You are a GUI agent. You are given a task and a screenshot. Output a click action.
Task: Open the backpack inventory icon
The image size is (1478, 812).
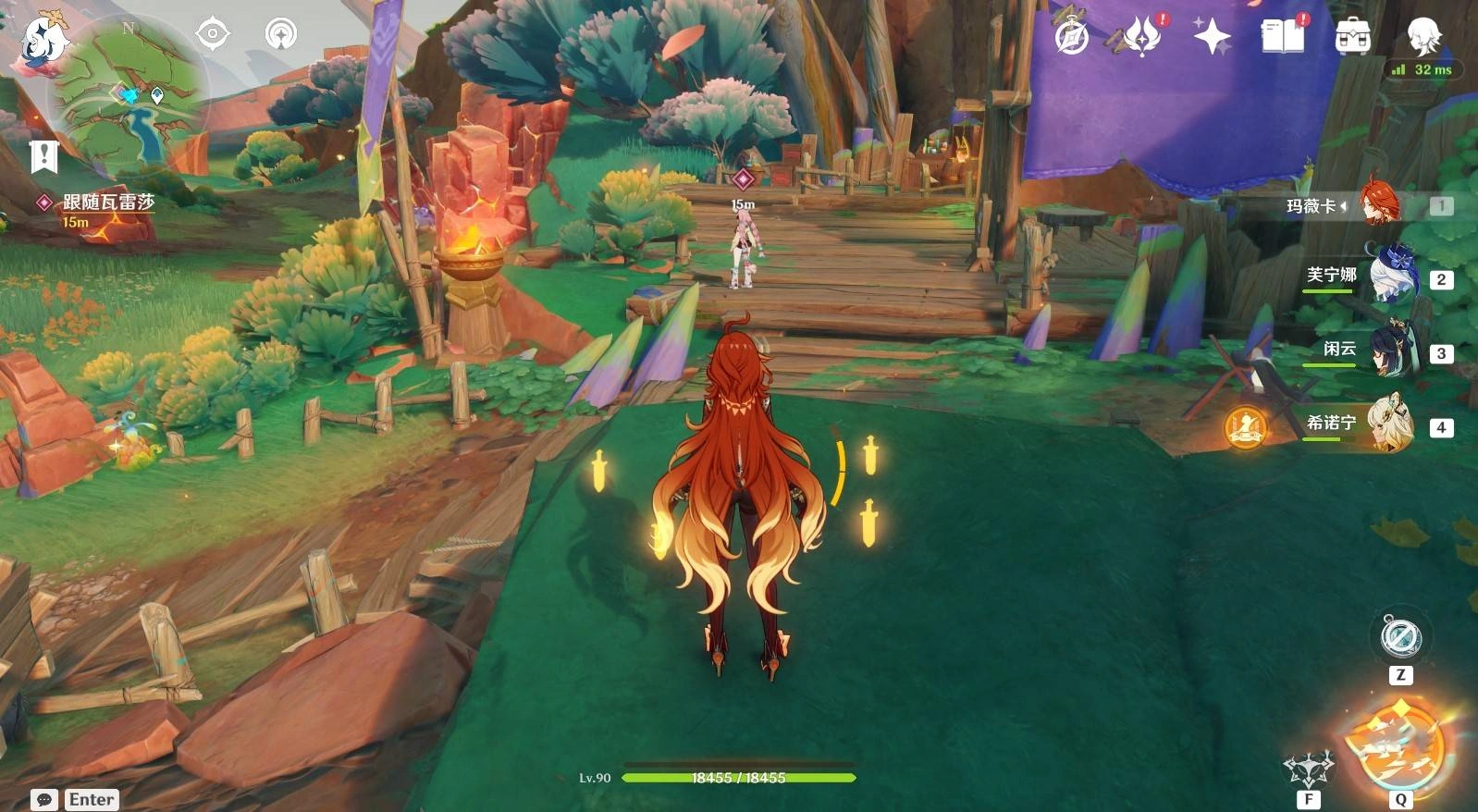click(1352, 37)
